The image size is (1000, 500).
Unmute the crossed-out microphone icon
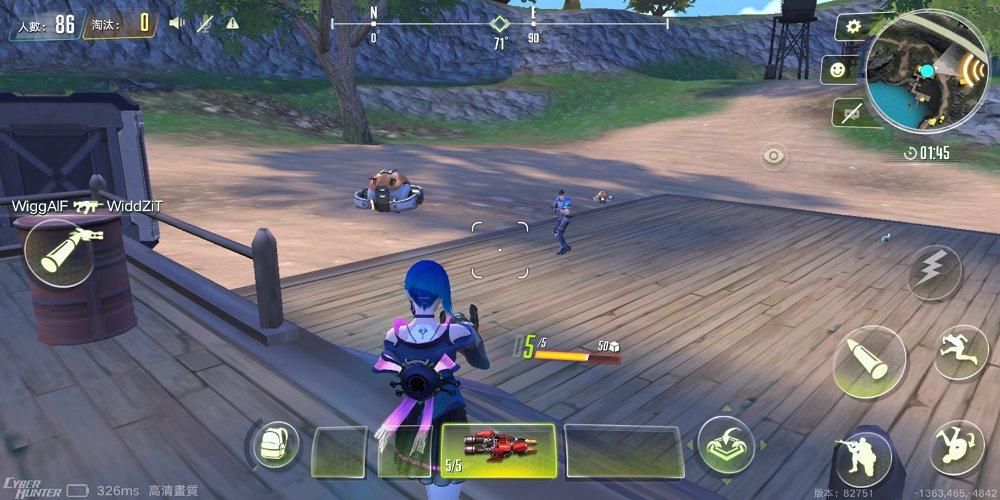205,22
